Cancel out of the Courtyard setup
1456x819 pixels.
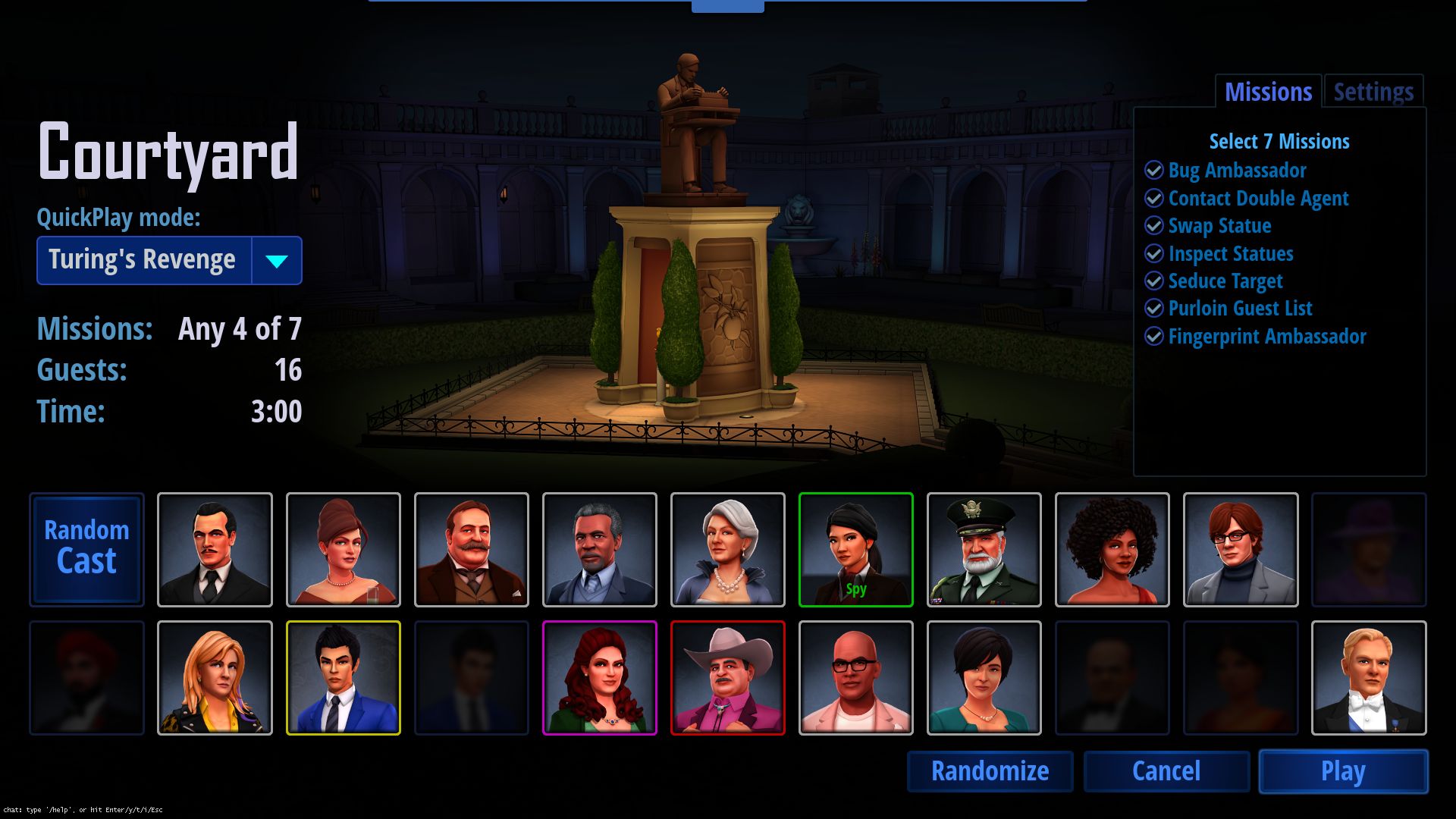1166,771
